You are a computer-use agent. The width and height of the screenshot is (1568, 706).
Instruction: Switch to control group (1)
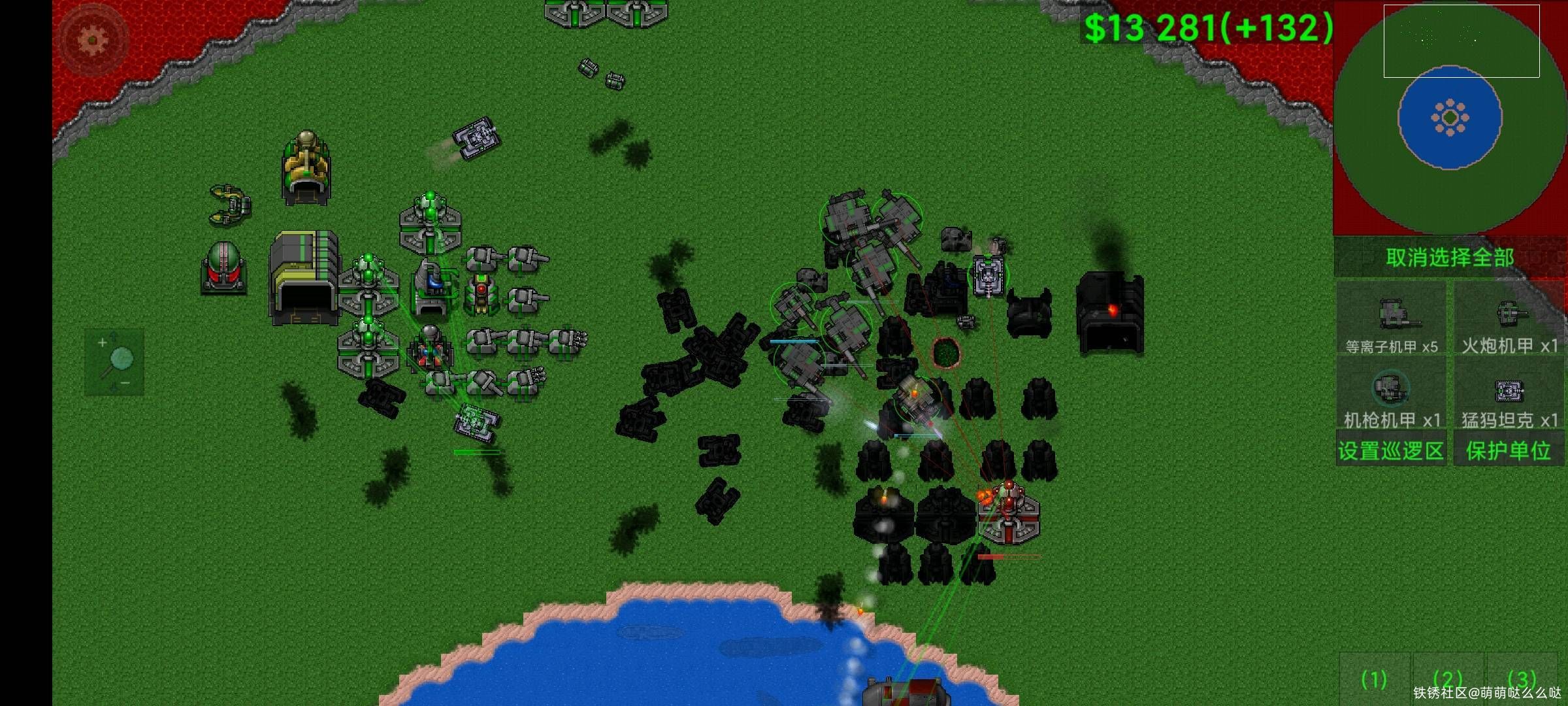(x=1374, y=680)
